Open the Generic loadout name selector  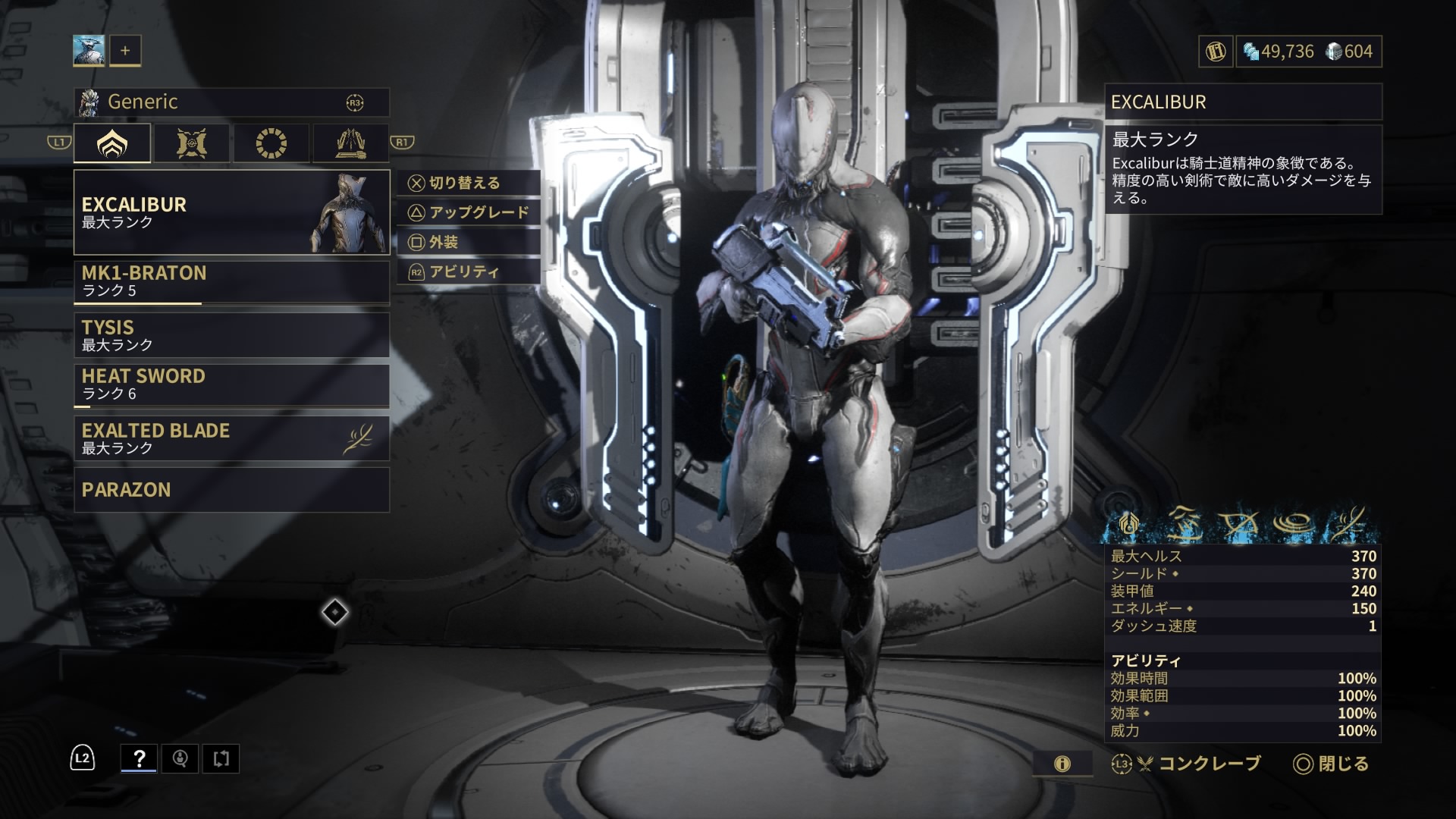[231, 102]
